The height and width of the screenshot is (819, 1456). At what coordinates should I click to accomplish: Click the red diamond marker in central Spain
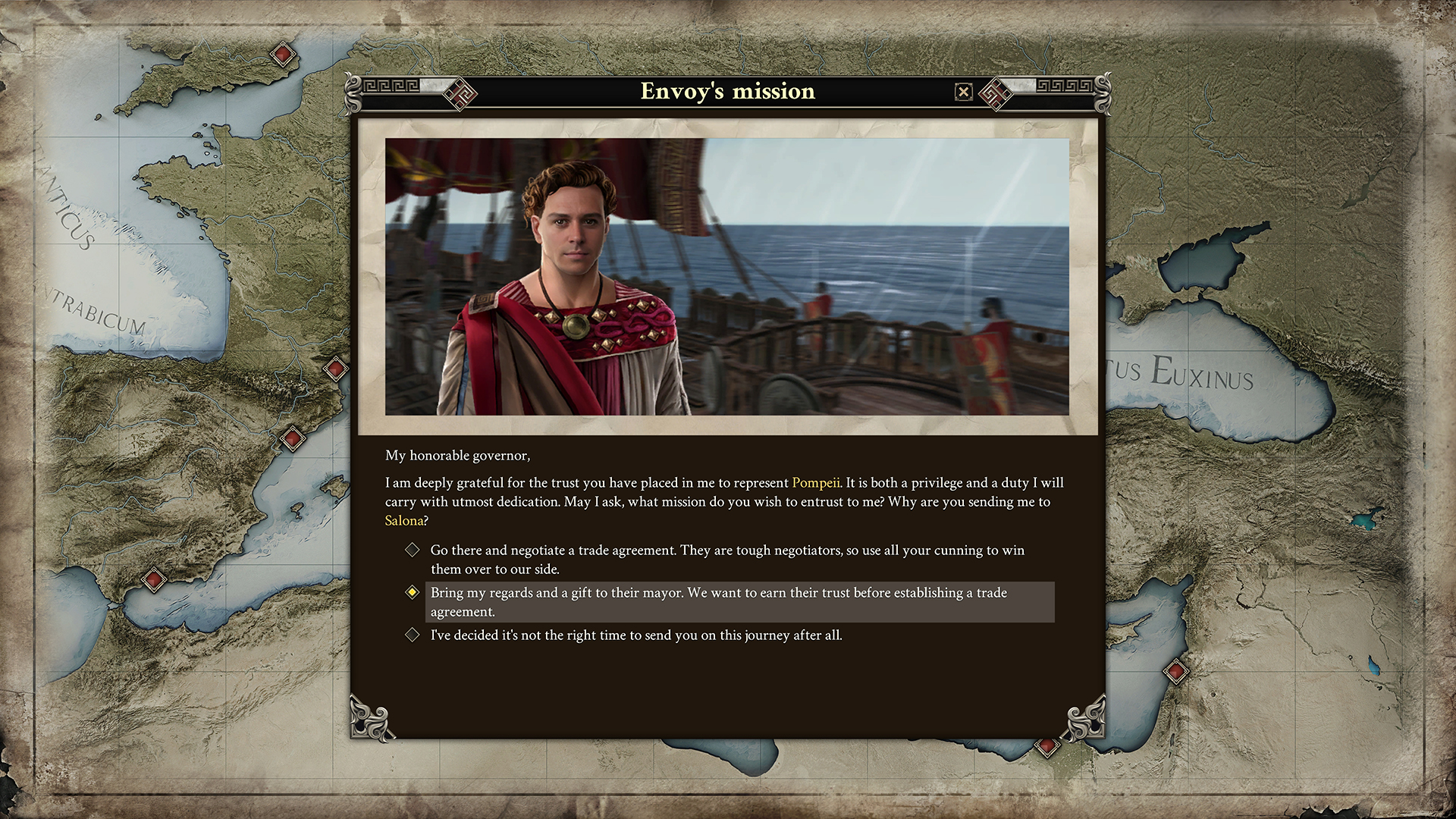(292, 437)
